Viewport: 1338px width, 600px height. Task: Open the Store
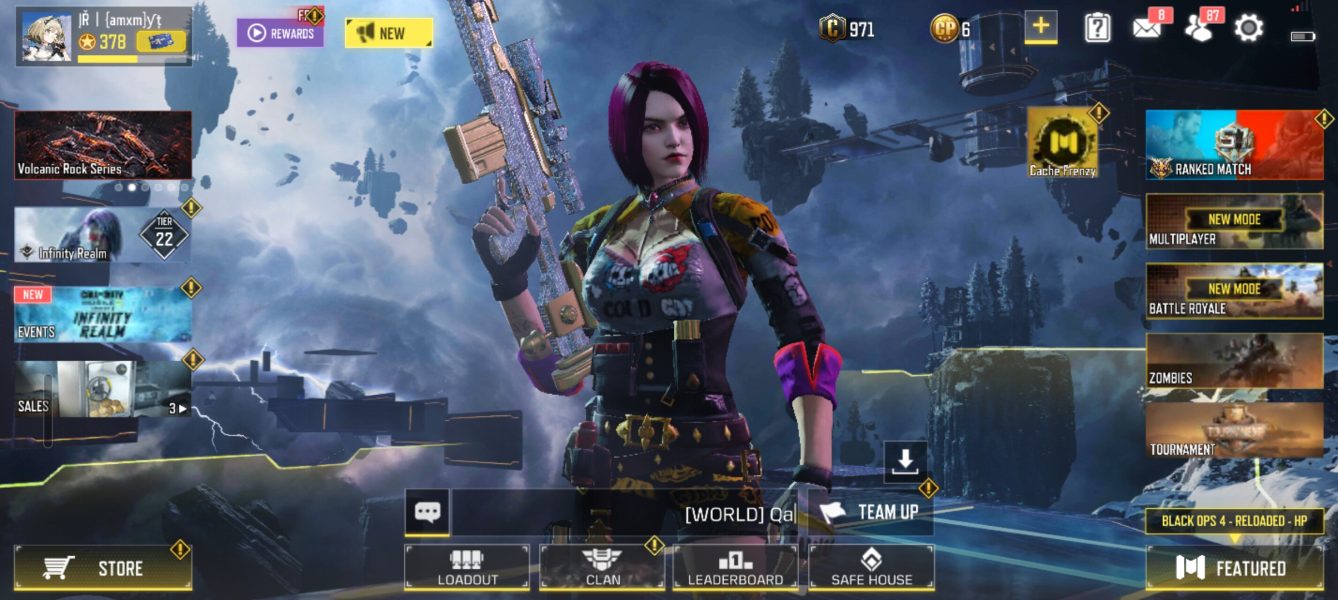point(103,568)
